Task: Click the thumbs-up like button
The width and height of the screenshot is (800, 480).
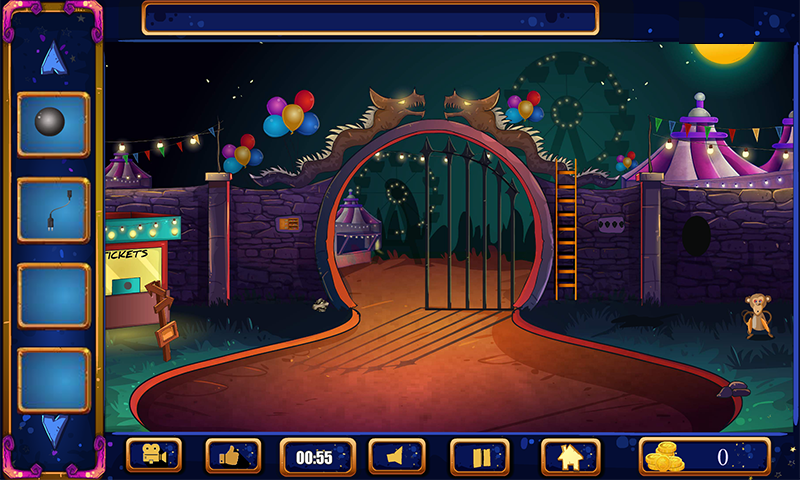Action: coord(233,457)
